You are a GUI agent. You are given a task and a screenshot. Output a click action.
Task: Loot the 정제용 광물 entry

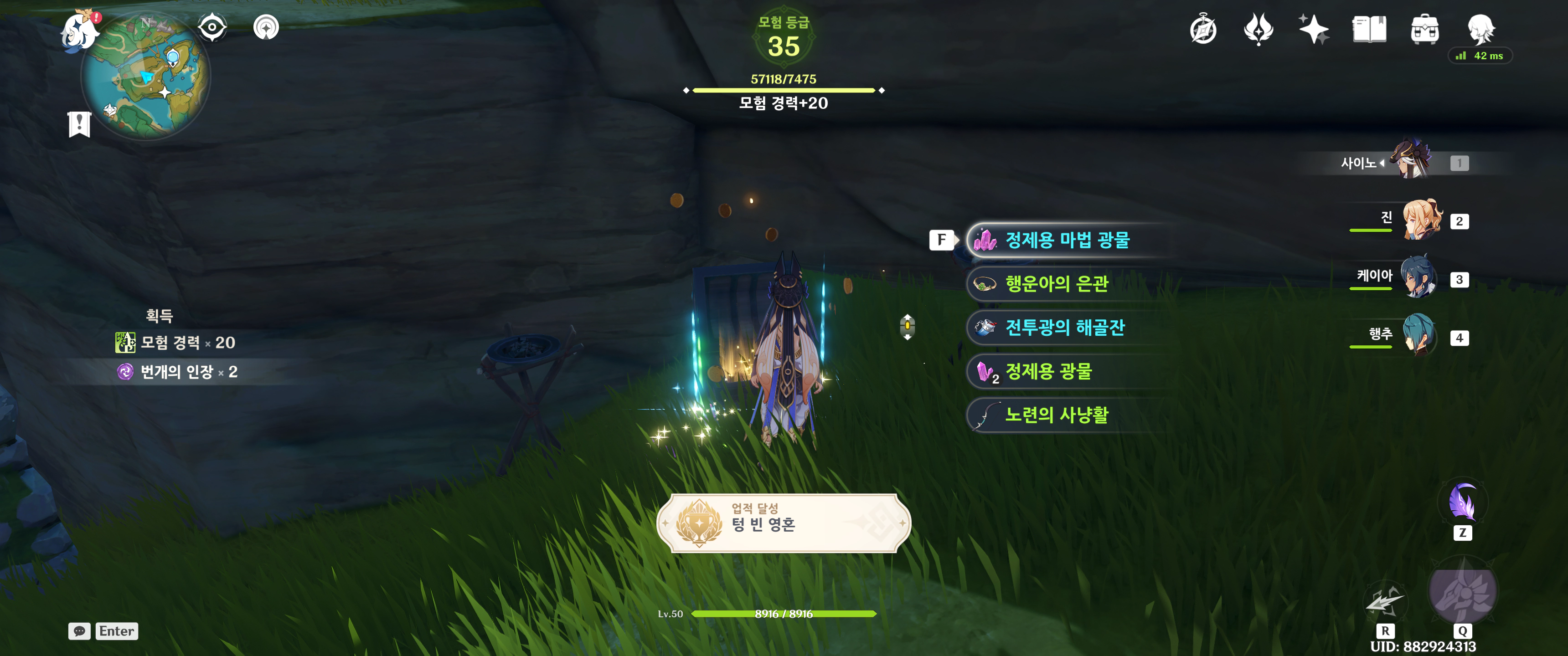1047,372
